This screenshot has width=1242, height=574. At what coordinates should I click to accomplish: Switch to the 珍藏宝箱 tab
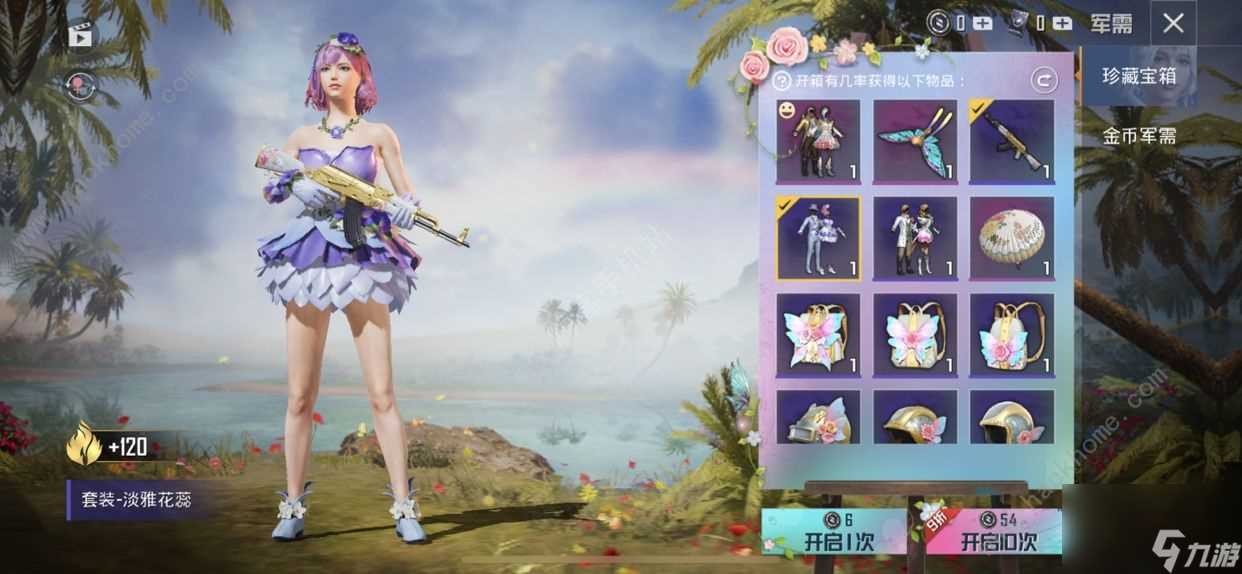[x=1139, y=76]
